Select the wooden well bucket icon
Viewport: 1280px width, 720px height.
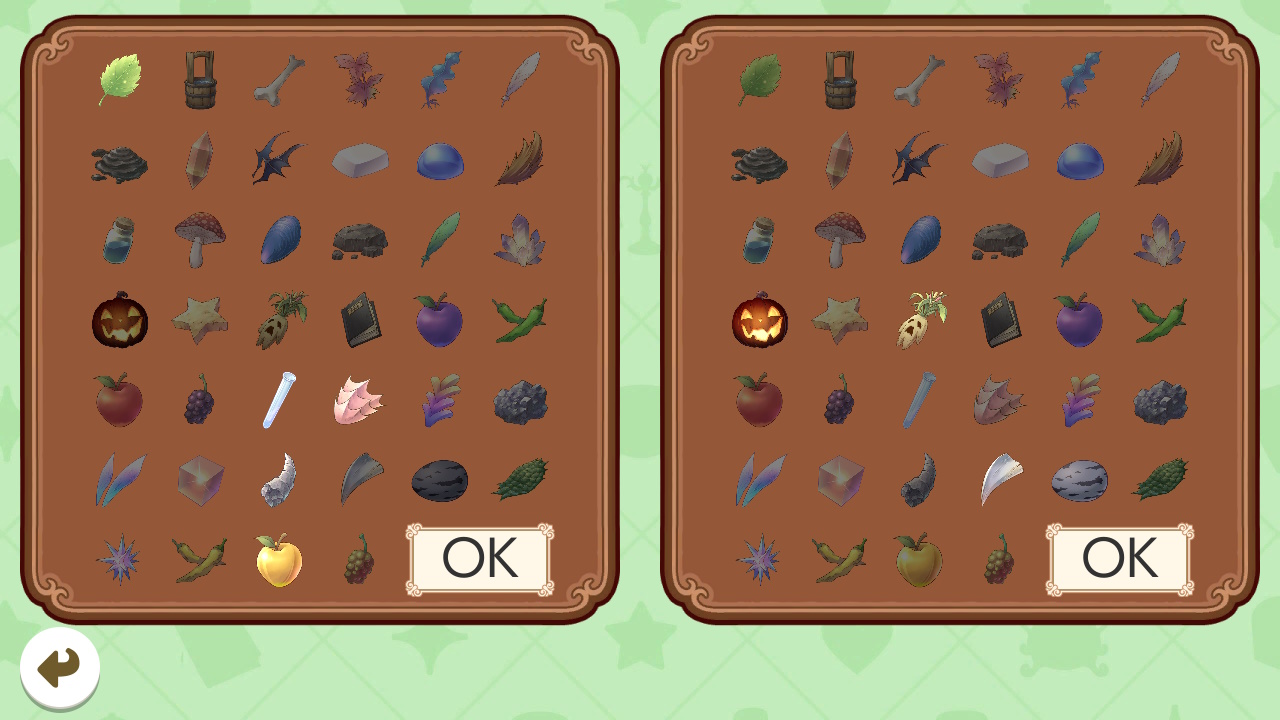pyautogui.click(x=198, y=78)
